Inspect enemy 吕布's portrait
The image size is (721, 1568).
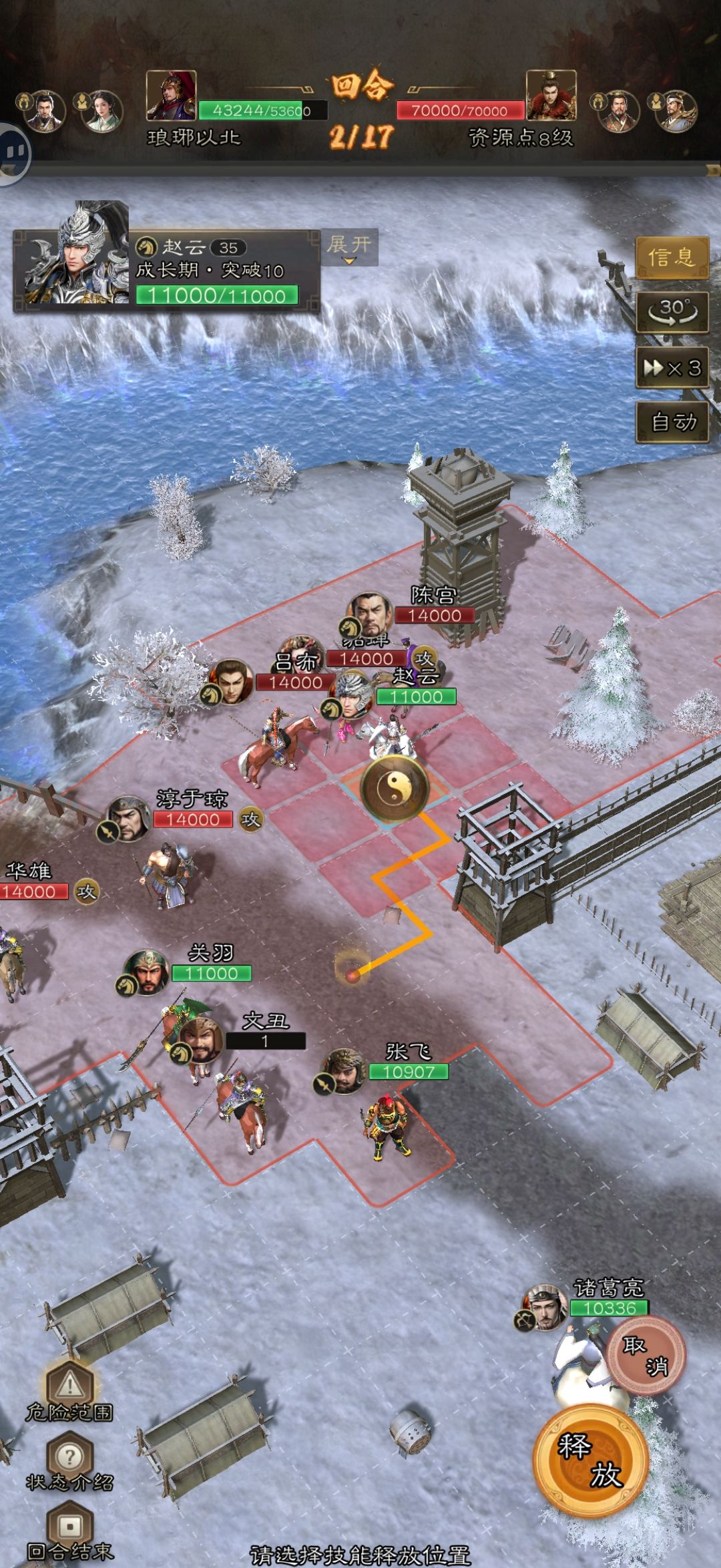(x=230, y=682)
